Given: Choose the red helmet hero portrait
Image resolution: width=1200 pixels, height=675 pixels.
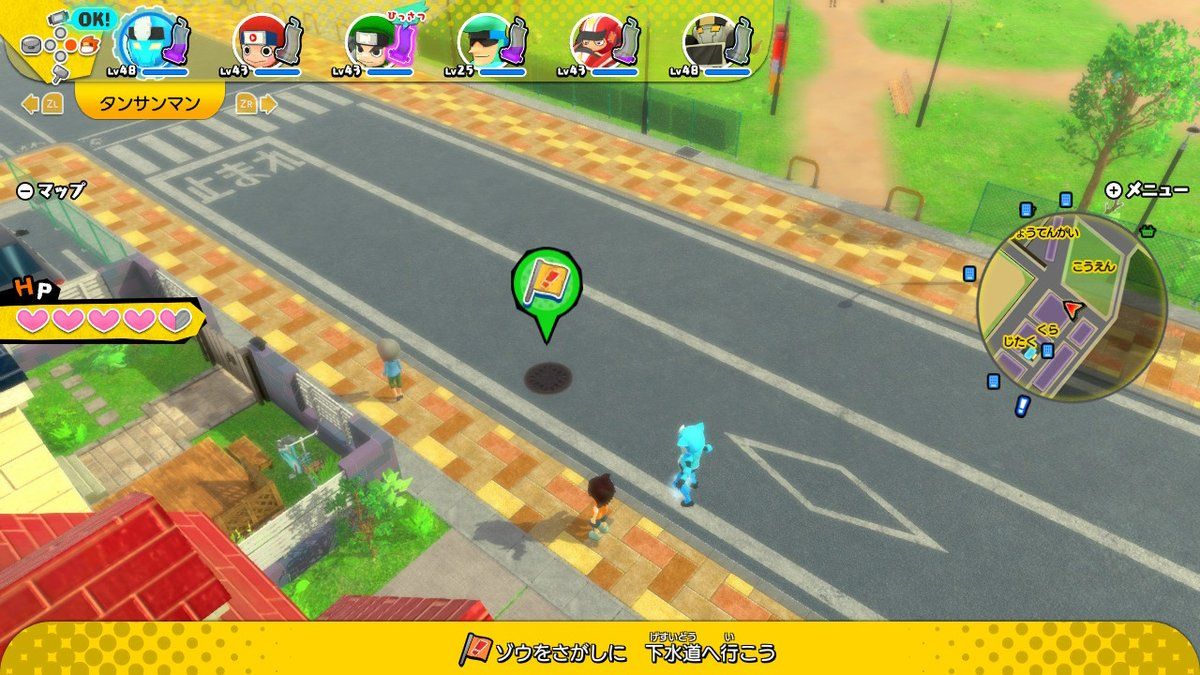Looking at the screenshot, I should click(258, 42).
